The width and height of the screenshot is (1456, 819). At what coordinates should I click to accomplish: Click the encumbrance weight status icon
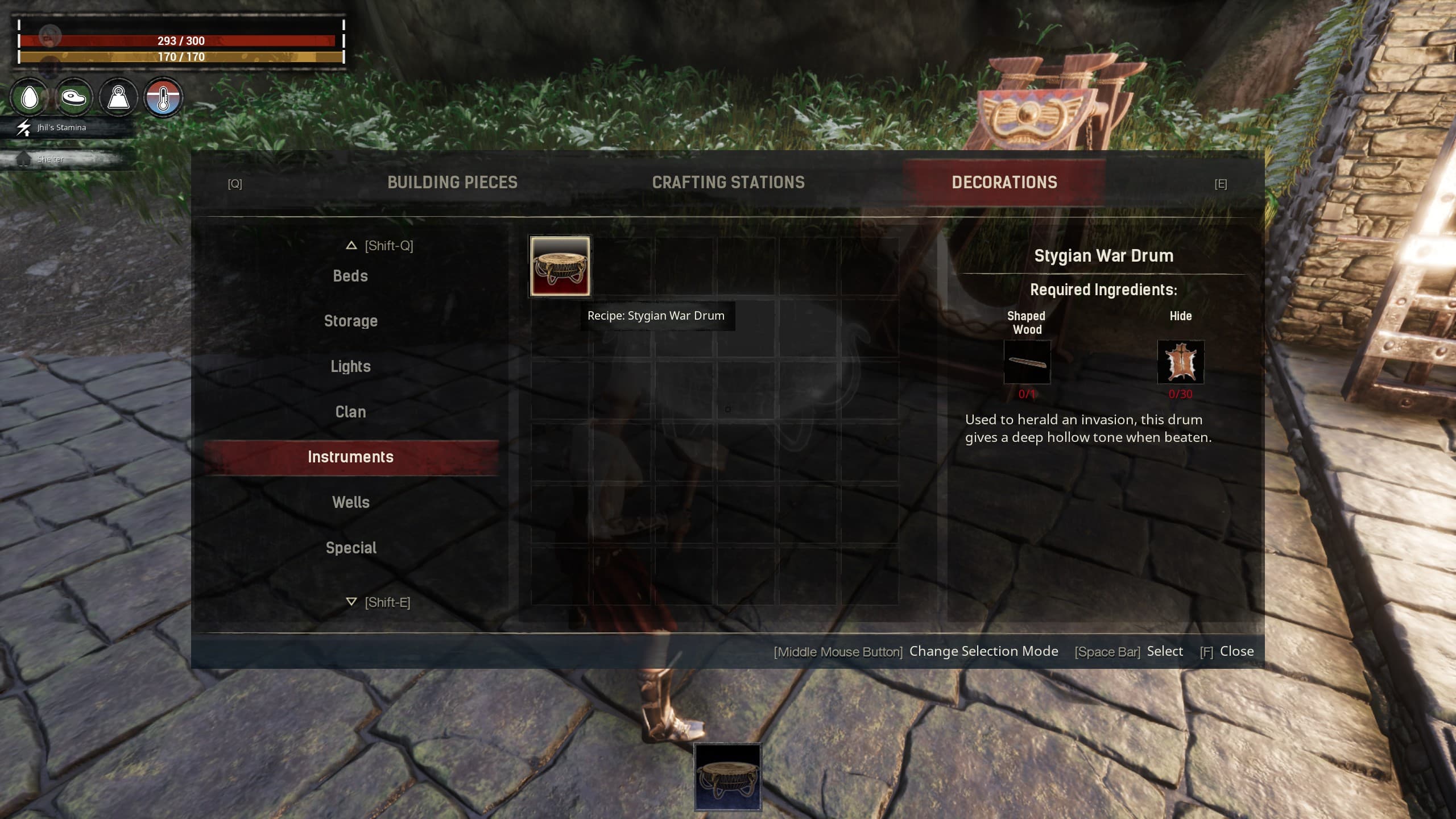[x=118, y=98]
